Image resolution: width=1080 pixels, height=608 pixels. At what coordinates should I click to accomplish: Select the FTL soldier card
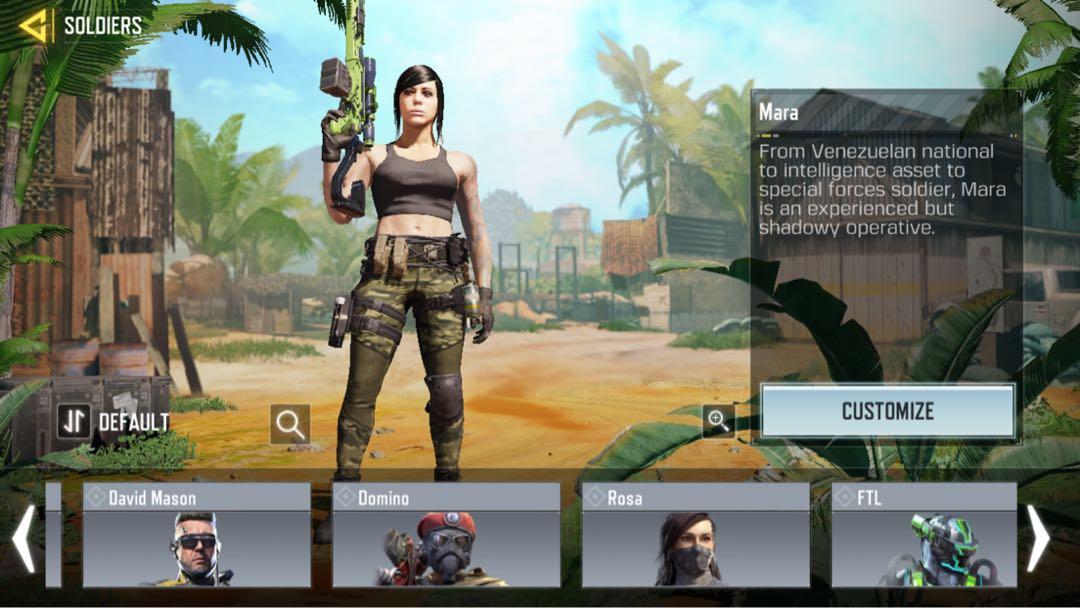924,535
